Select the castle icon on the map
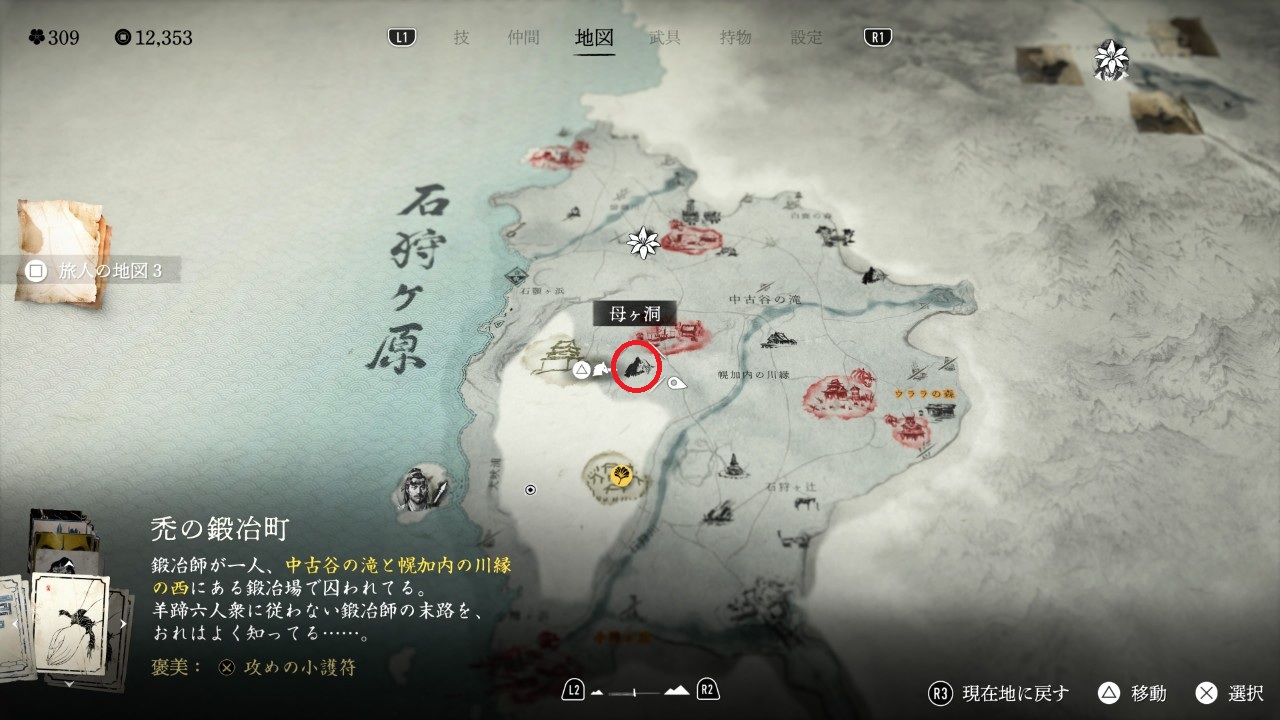The height and width of the screenshot is (720, 1280). (x=556, y=355)
